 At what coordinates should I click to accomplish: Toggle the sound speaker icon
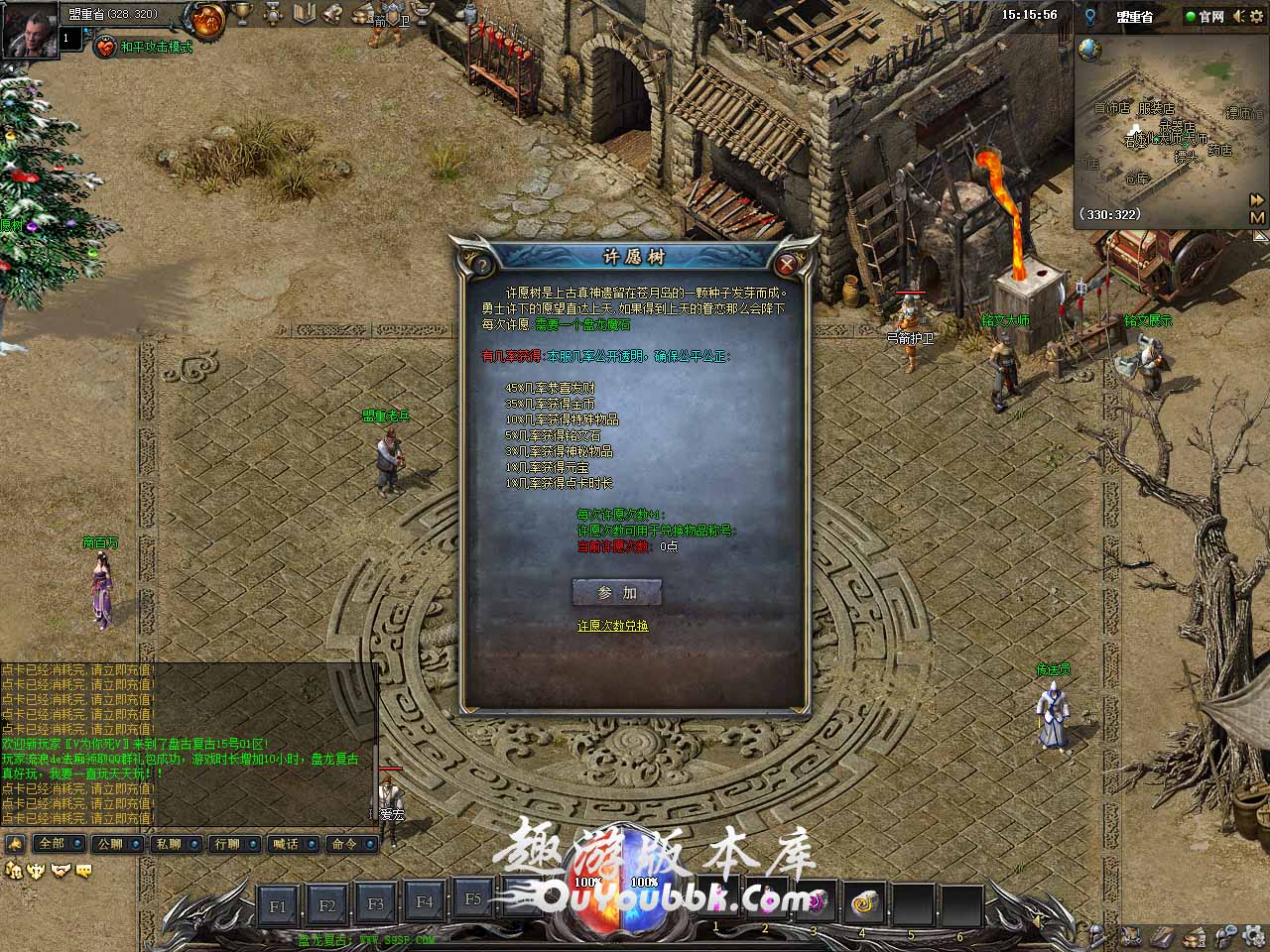(1239, 17)
